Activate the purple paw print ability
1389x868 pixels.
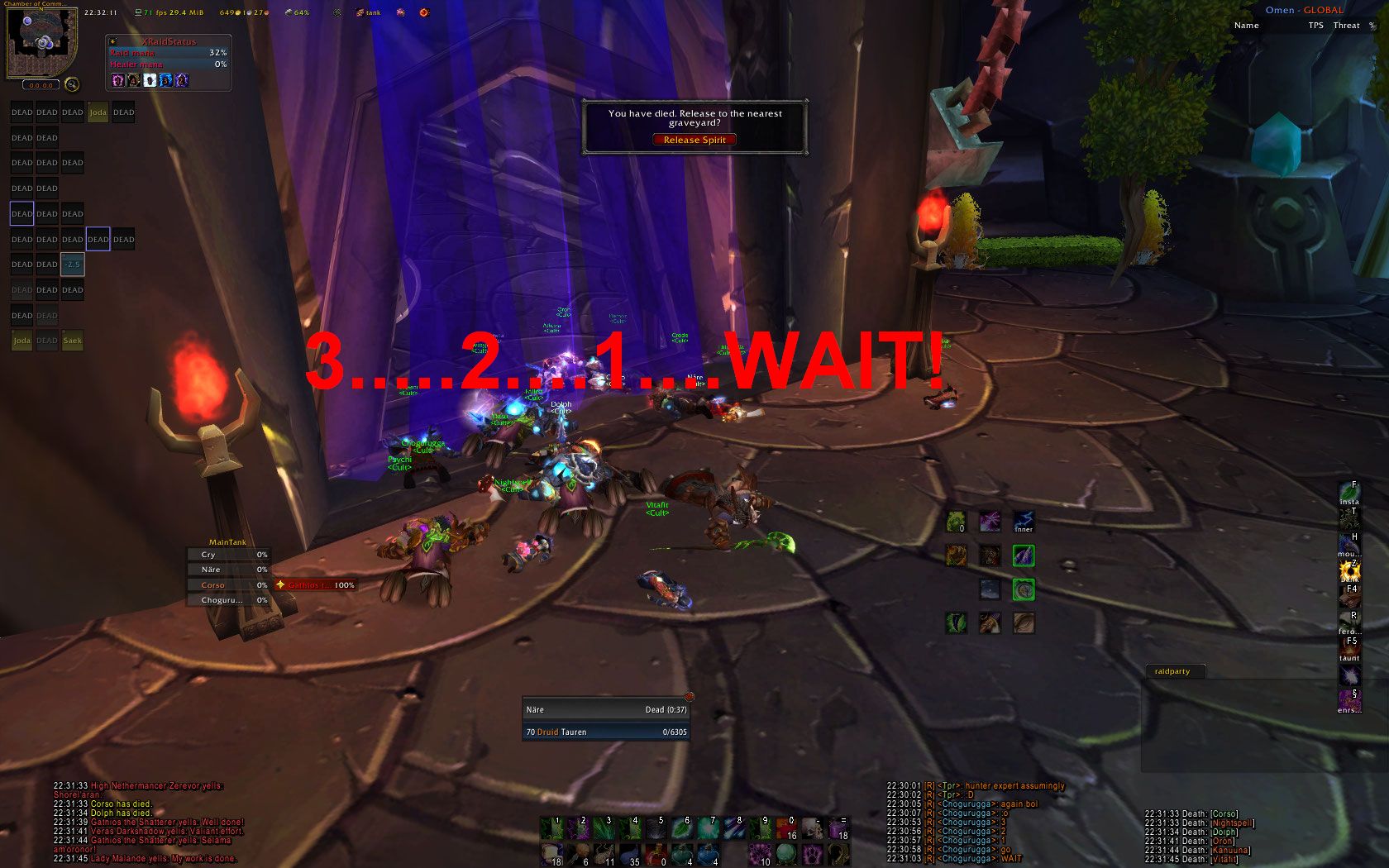tap(813, 853)
